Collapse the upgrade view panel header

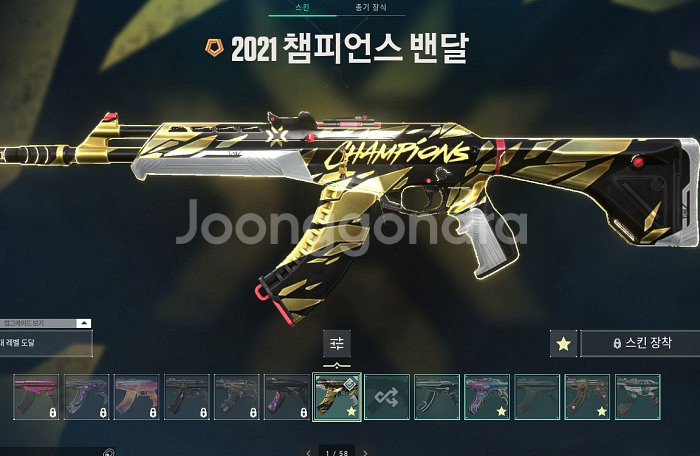click(84, 324)
